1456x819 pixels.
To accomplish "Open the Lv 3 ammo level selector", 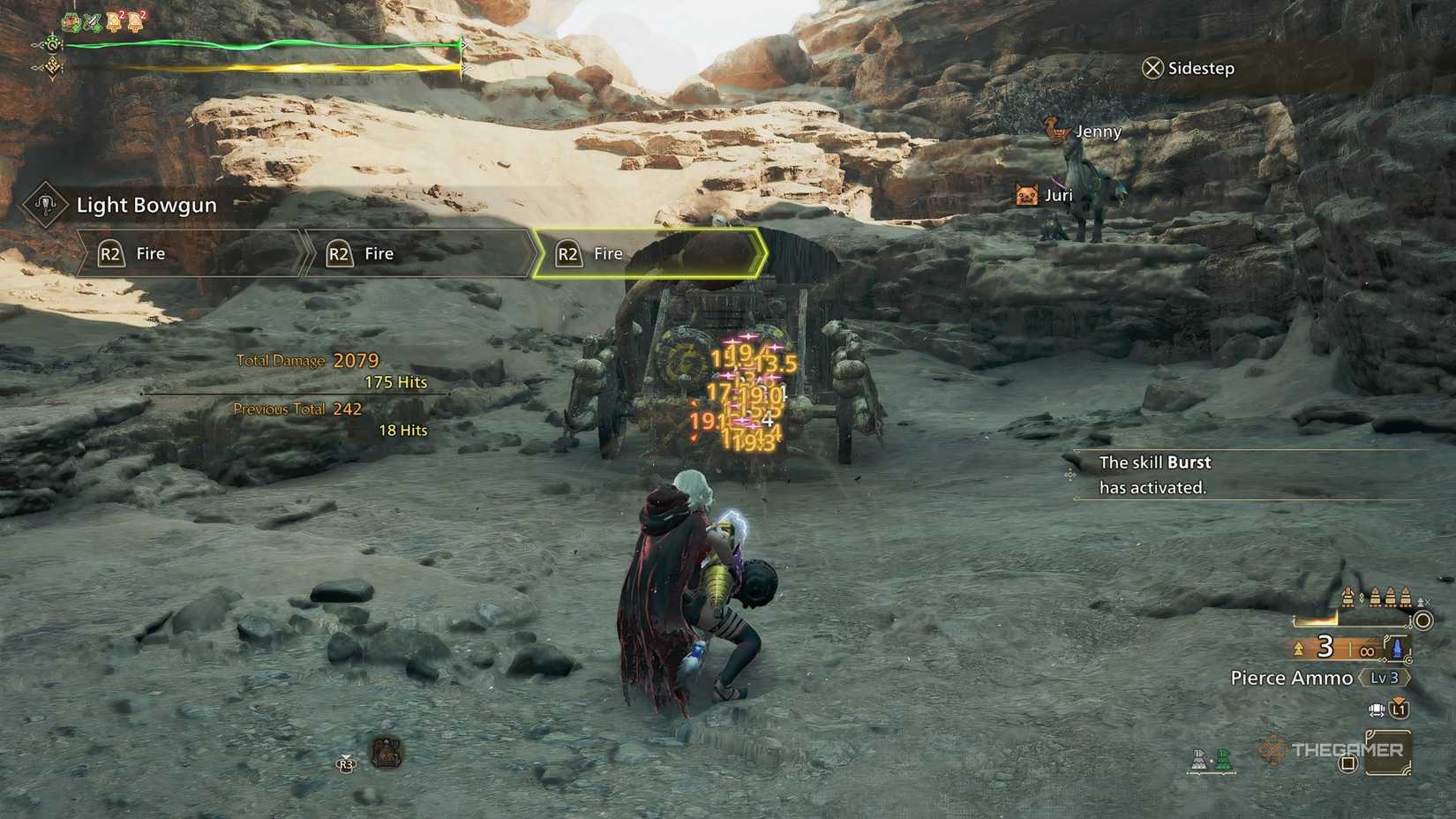I will (1385, 678).
